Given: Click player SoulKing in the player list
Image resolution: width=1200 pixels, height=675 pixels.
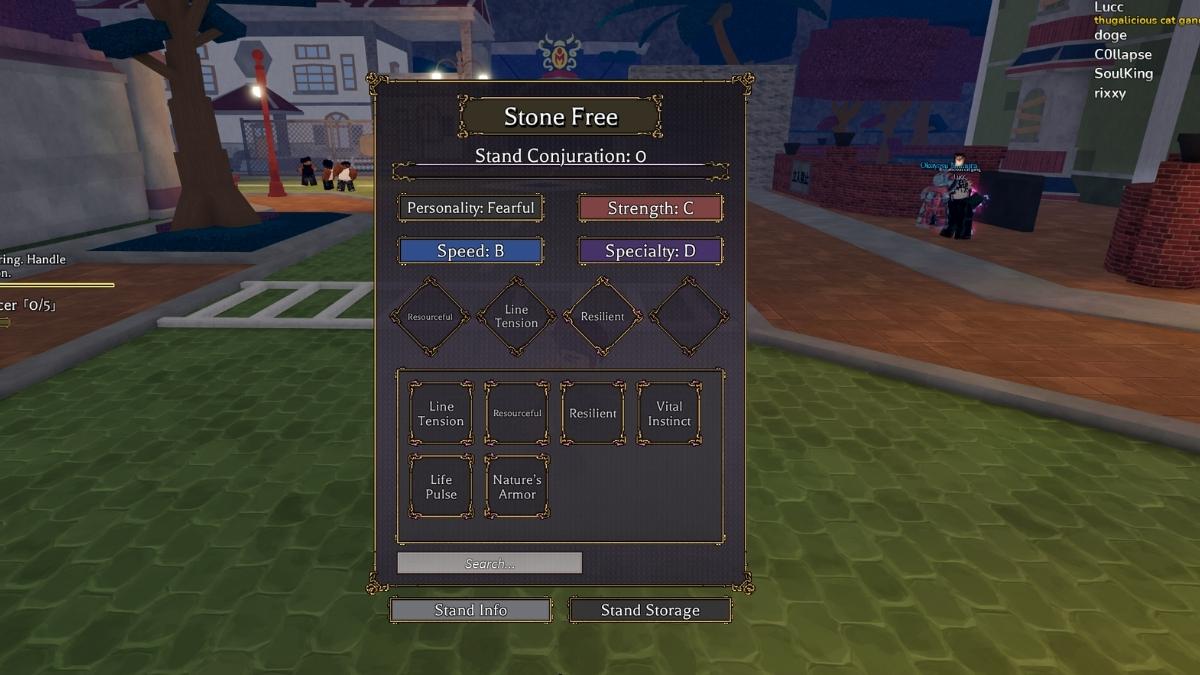Looking at the screenshot, I should [1123, 74].
